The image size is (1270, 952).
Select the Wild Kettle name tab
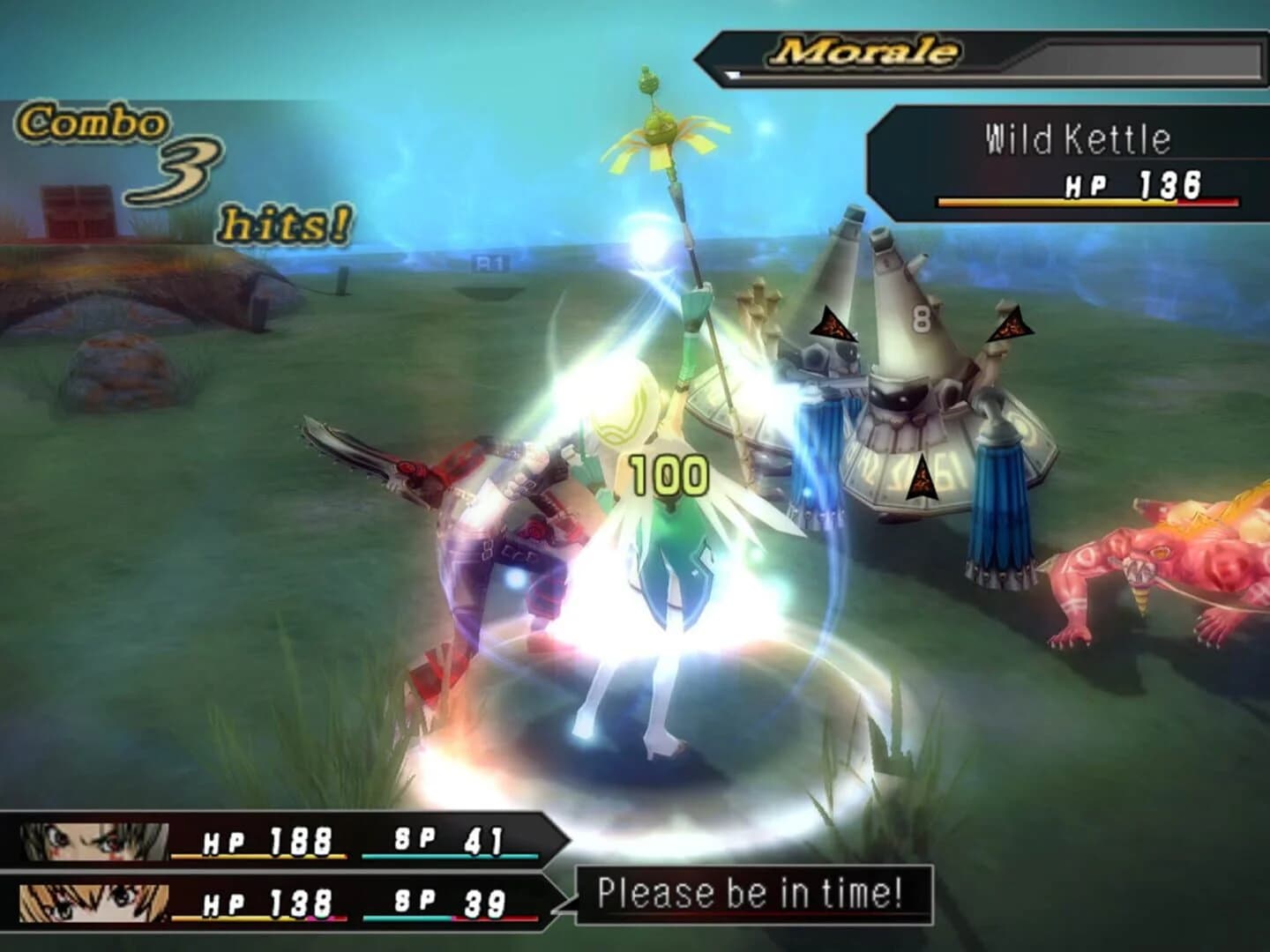(1078, 138)
